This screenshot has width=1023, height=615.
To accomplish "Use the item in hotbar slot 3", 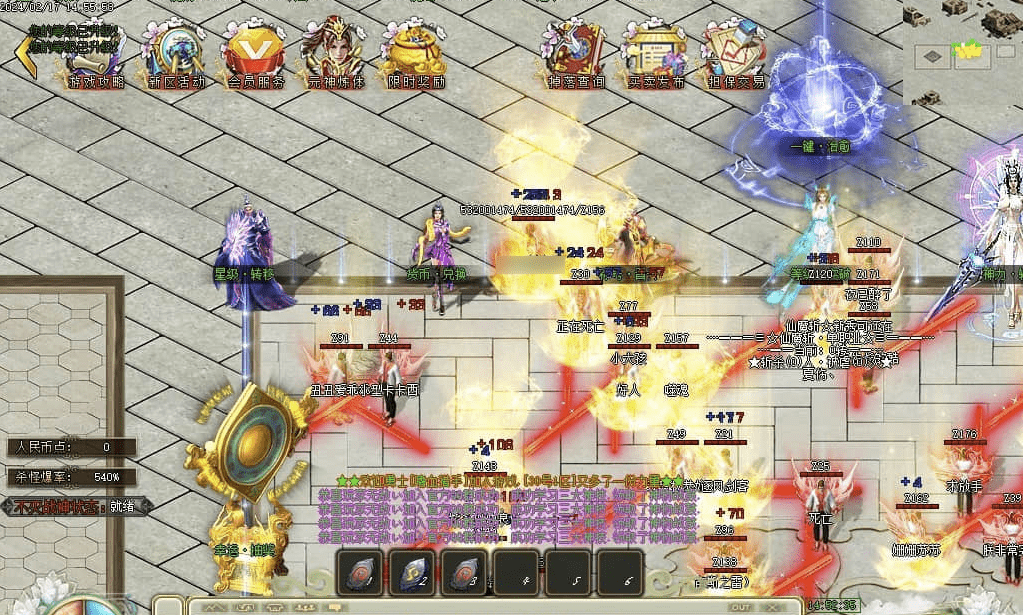I will [464, 574].
